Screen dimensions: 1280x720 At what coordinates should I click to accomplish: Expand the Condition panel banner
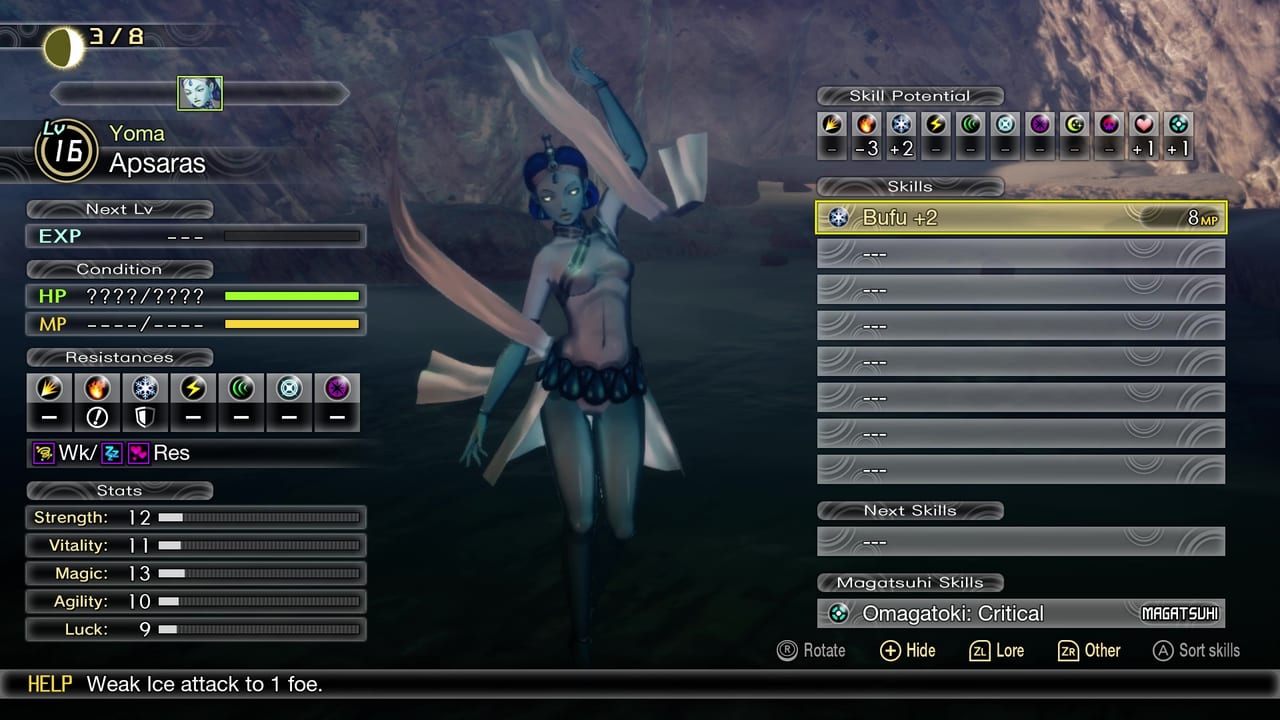(120, 269)
